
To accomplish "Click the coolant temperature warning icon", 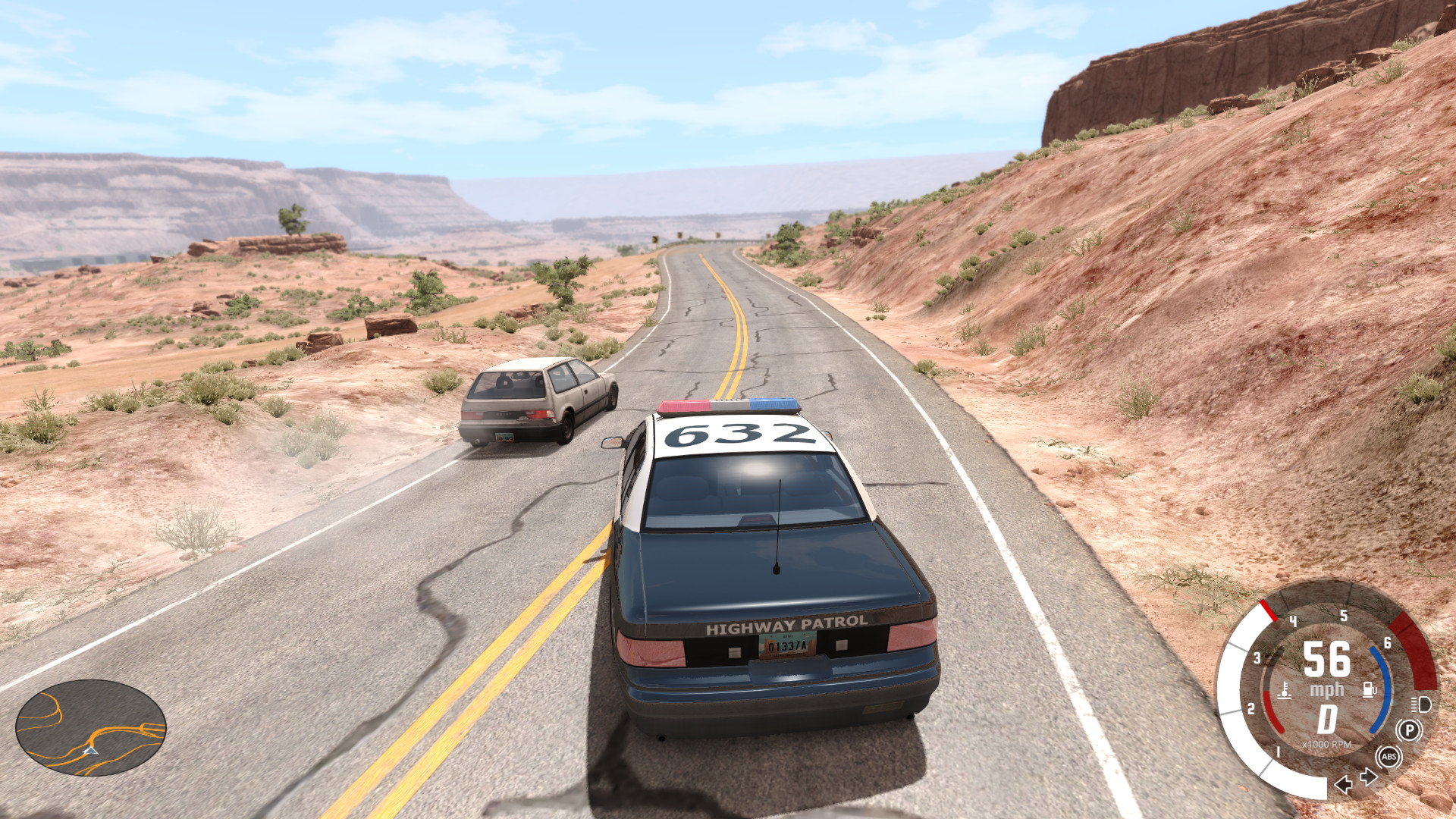I will (x=1285, y=692).
